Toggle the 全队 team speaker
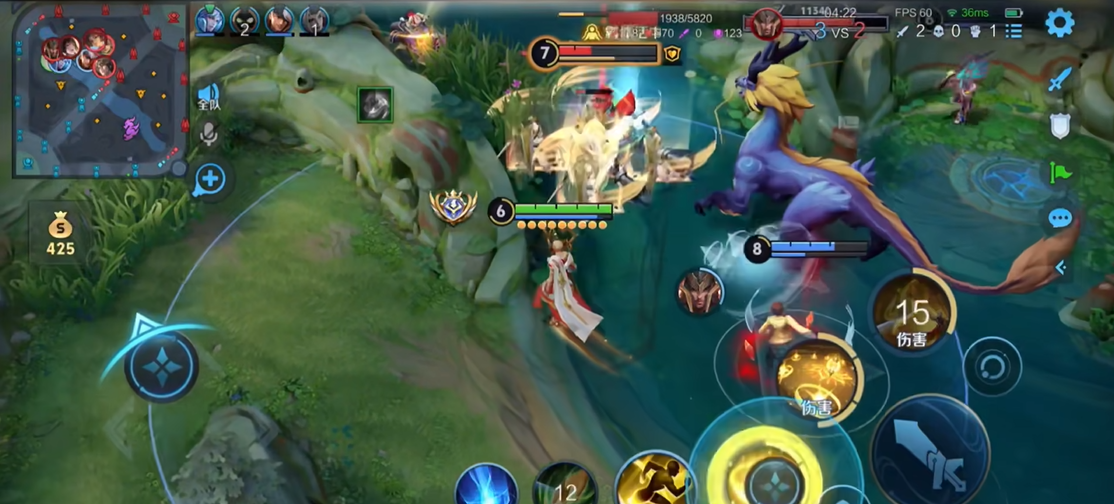Screen dimensions: 1114x504 [208, 96]
